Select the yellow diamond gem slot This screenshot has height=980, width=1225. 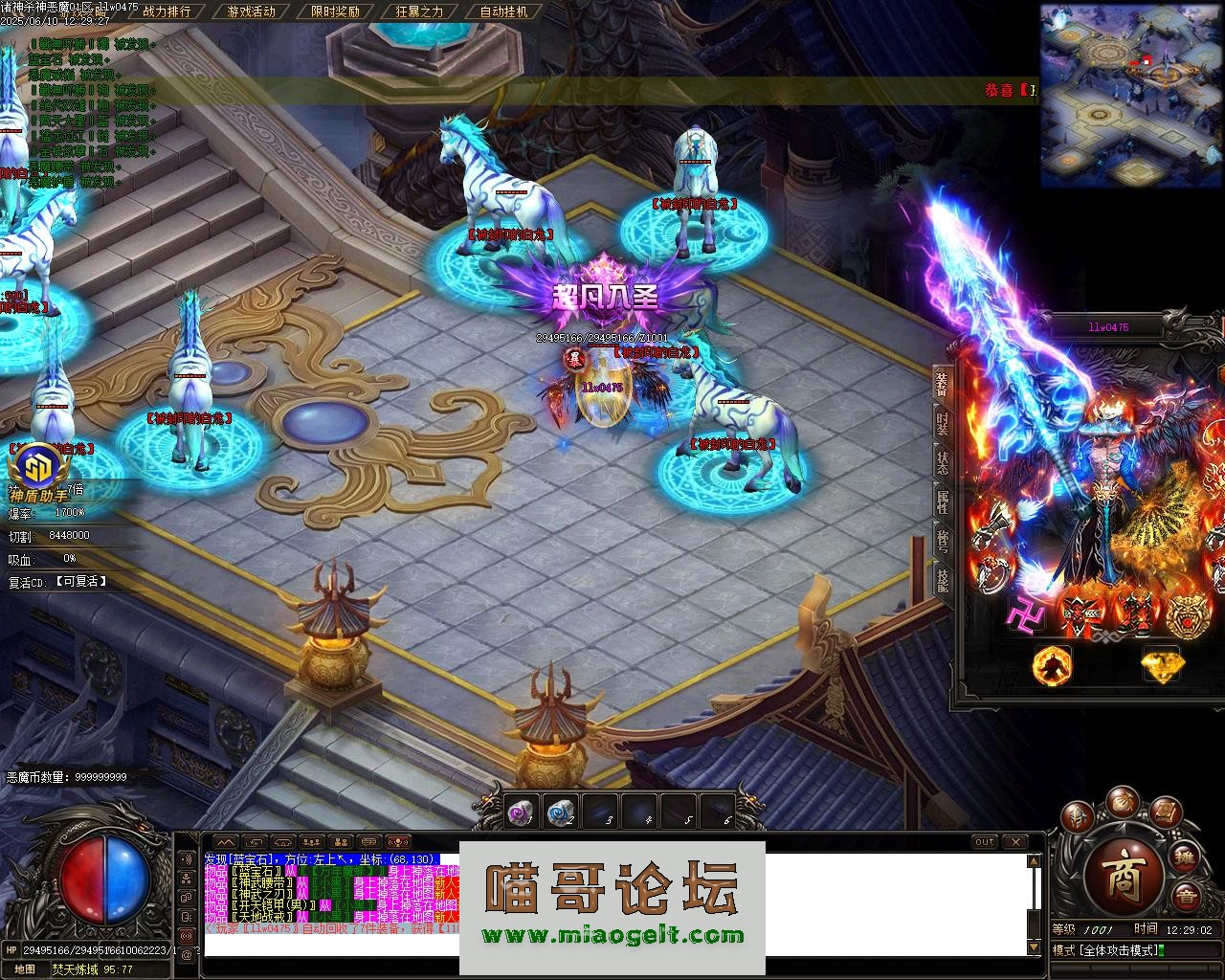point(1161,664)
